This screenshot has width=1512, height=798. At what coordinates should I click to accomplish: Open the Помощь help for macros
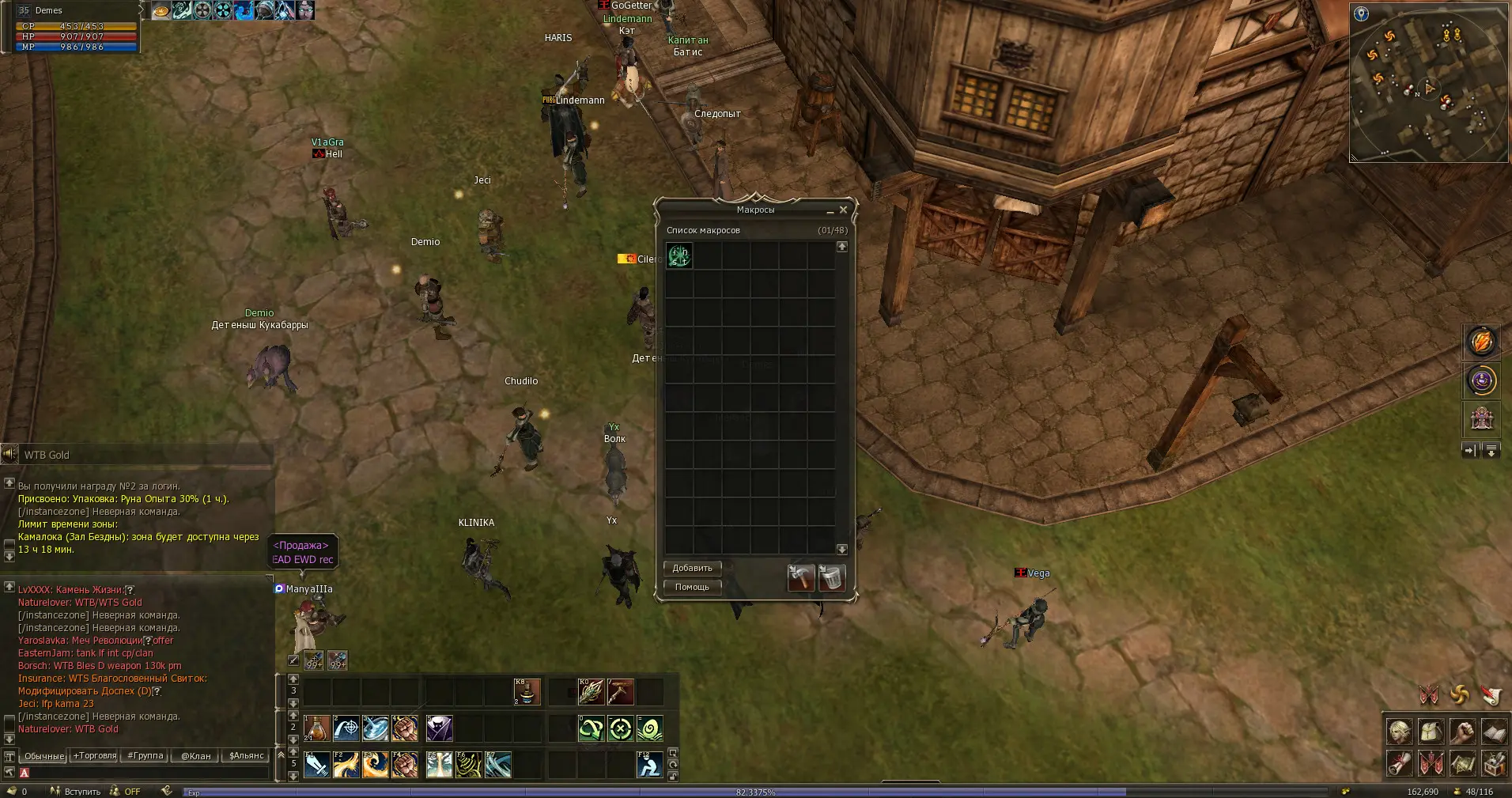[692, 587]
